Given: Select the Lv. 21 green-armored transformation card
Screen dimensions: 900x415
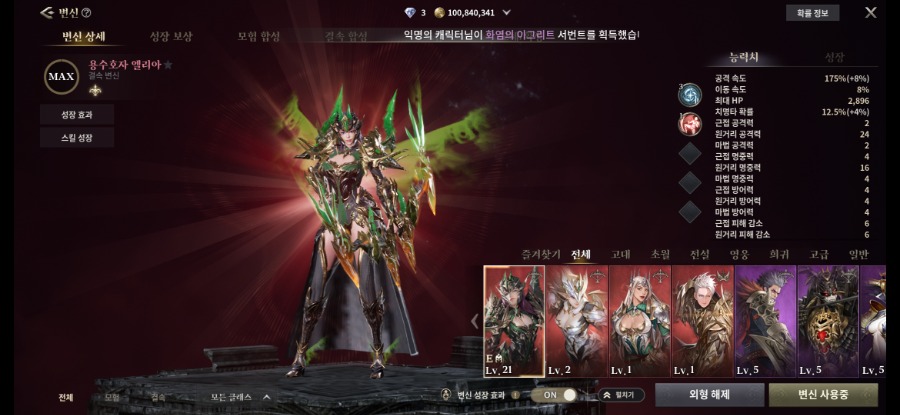Looking at the screenshot, I should tap(514, 320).
